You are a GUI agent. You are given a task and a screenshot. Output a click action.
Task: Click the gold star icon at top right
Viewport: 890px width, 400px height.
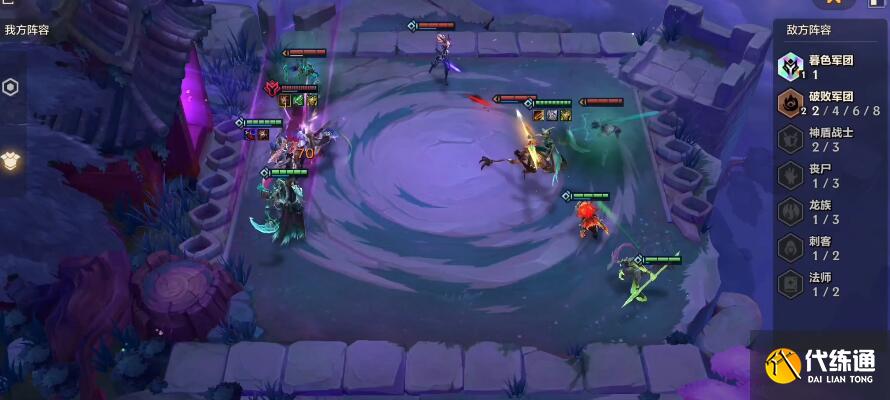(x=833, y=5)
